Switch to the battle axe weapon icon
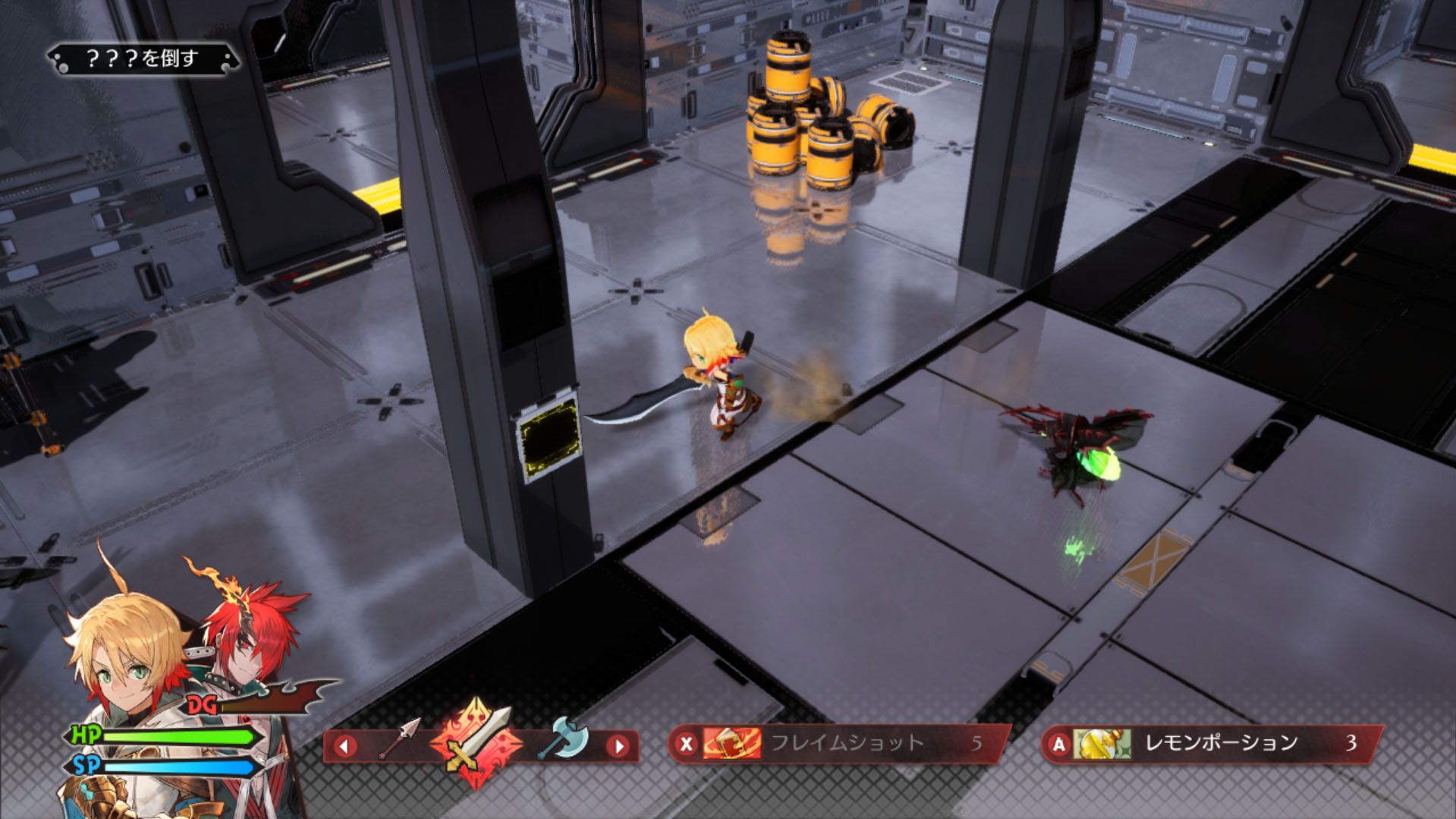This screenshot has height=819, width=1456. click(563, 737)
